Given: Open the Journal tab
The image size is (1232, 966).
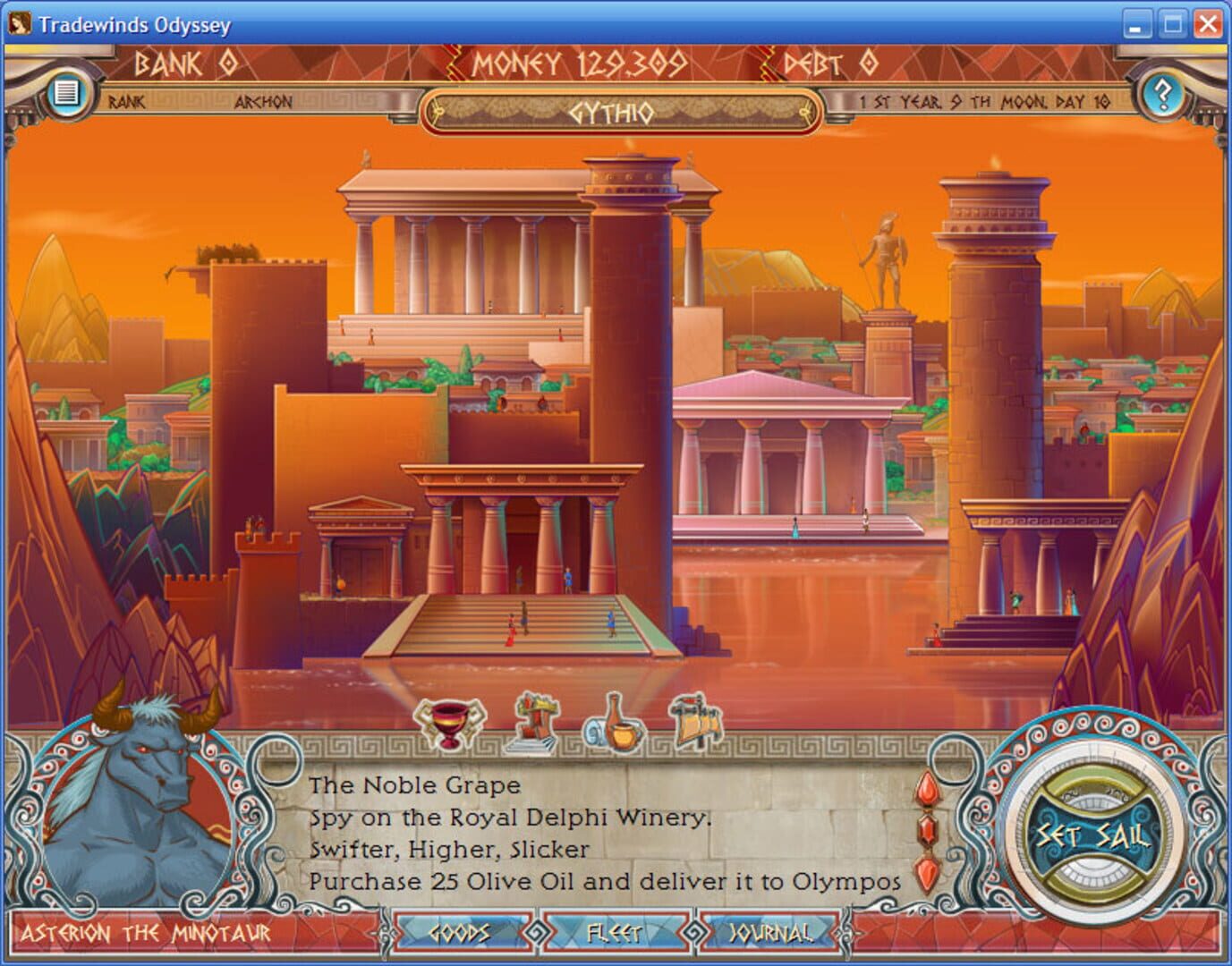Looking at the screenshot, I should click(x=771, y=933).
